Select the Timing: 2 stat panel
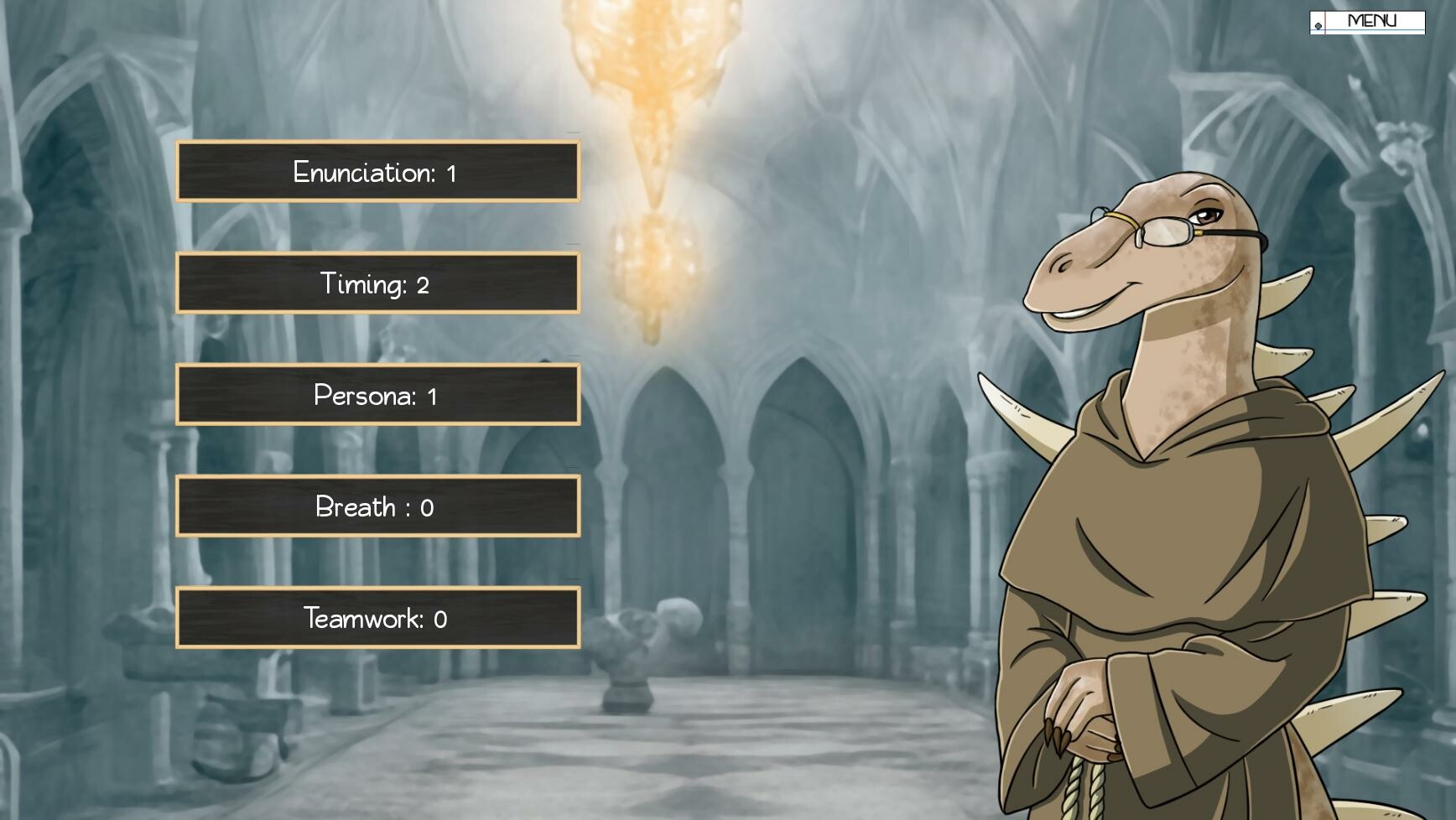Viewport: 1456px width, 820px height. (x=377, y=283)
